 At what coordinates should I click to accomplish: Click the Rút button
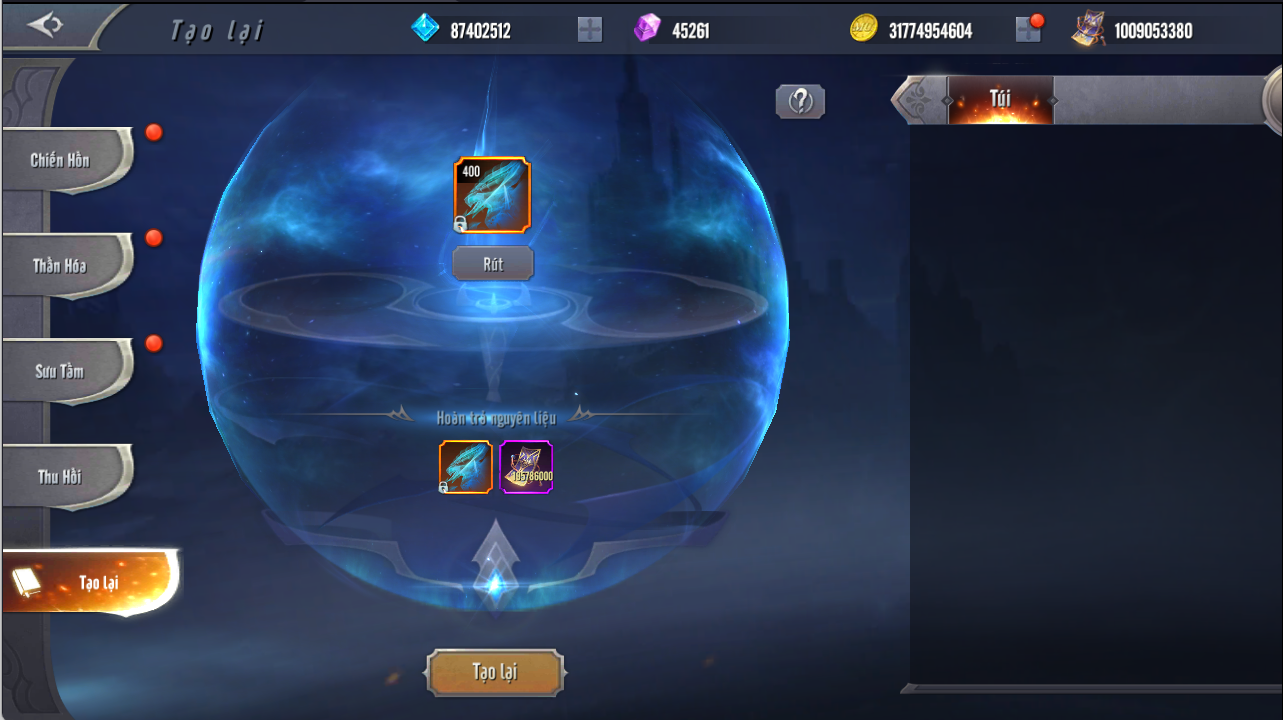(493, 264)
